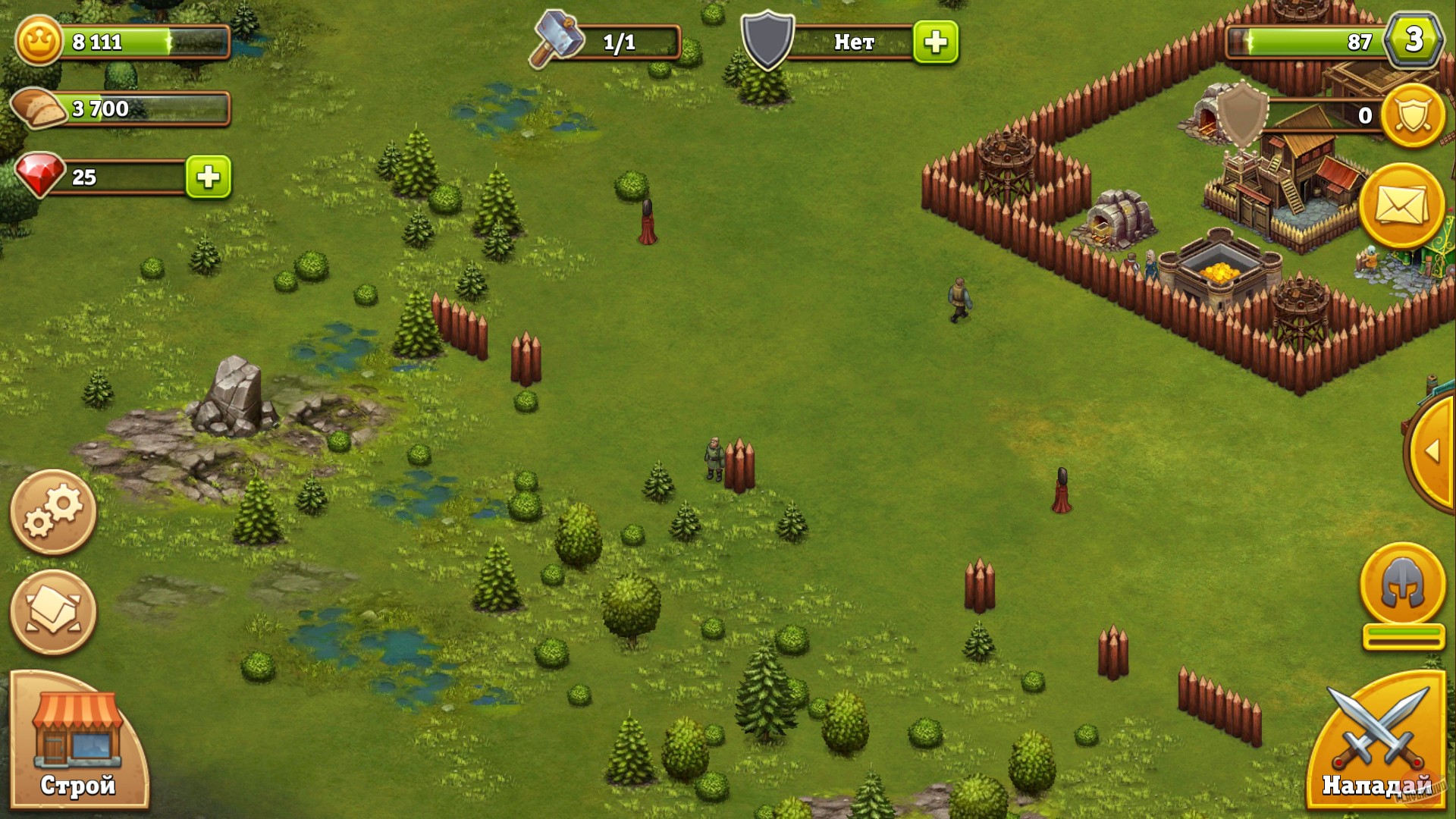This screenshot has height=819, width=1456.
Task: Click the red ruby gem icon
Action: (x=42, y=174)
